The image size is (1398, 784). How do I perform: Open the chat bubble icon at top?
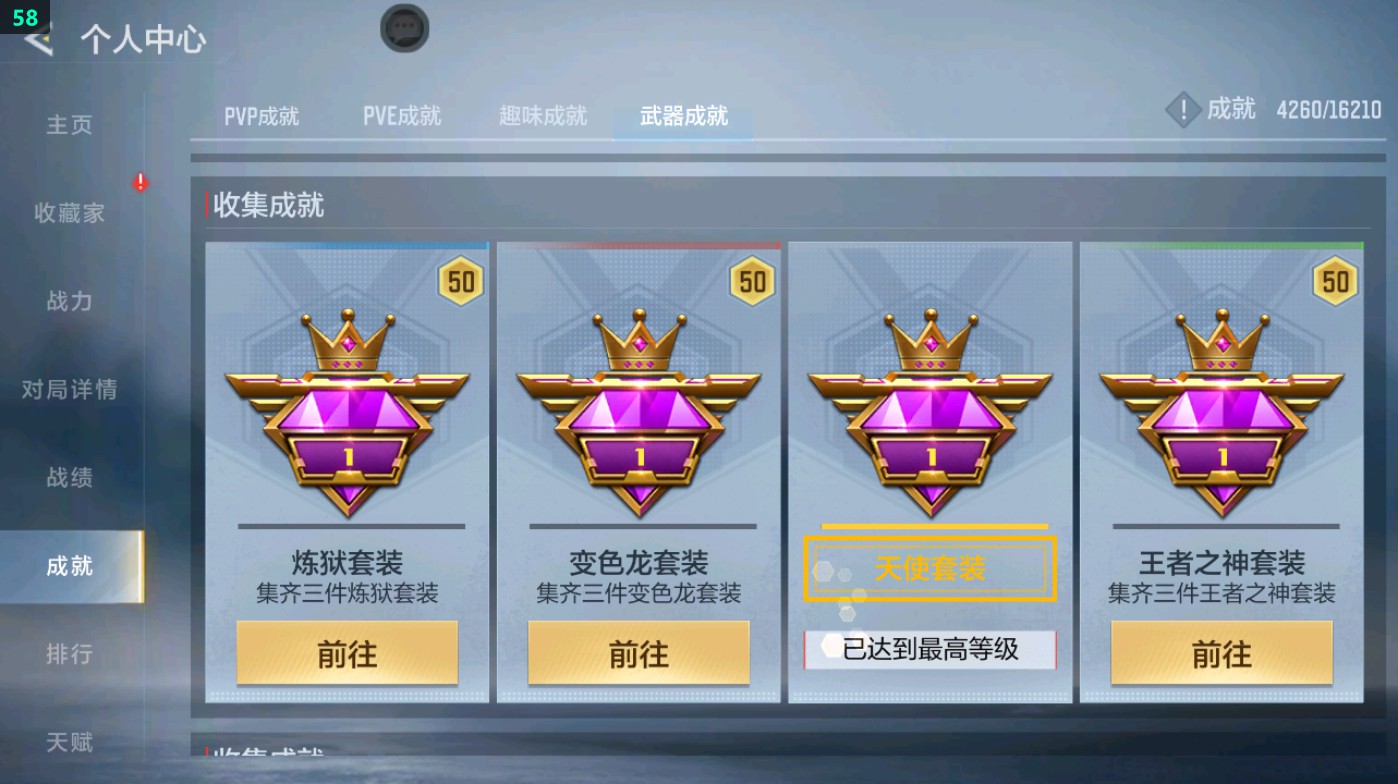coord(402,29)
